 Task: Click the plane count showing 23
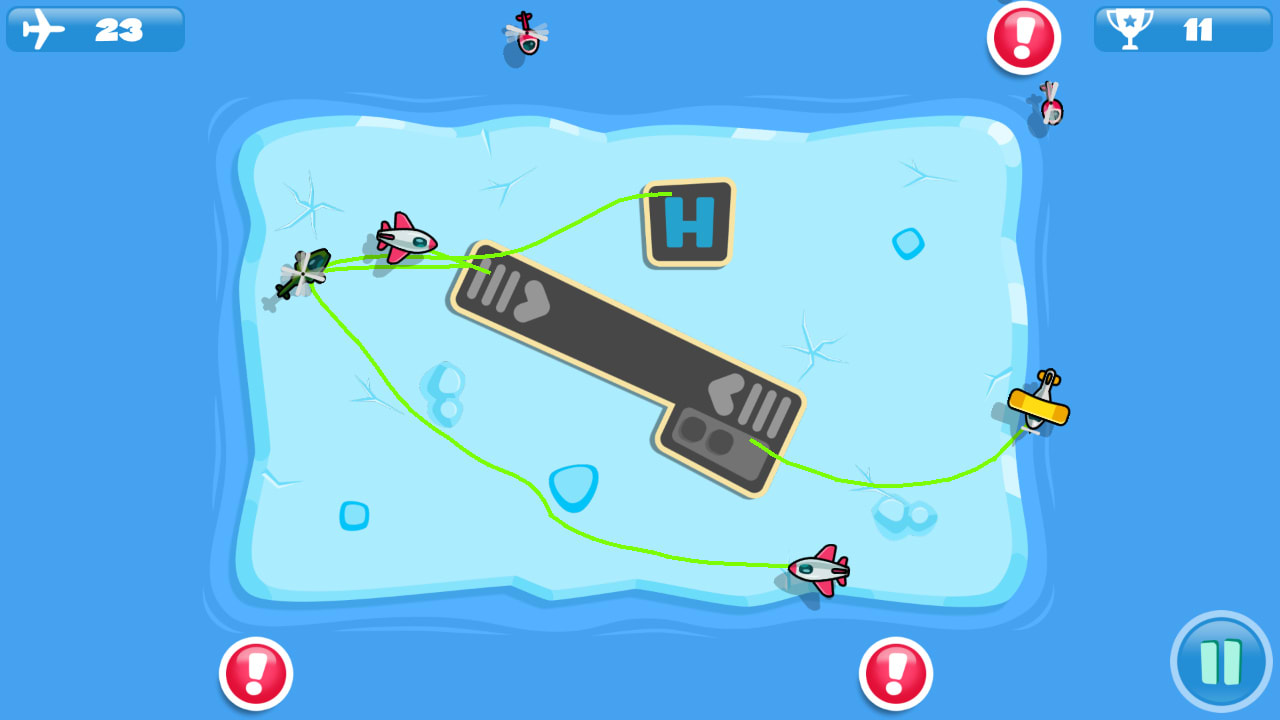tap(119, 29)
